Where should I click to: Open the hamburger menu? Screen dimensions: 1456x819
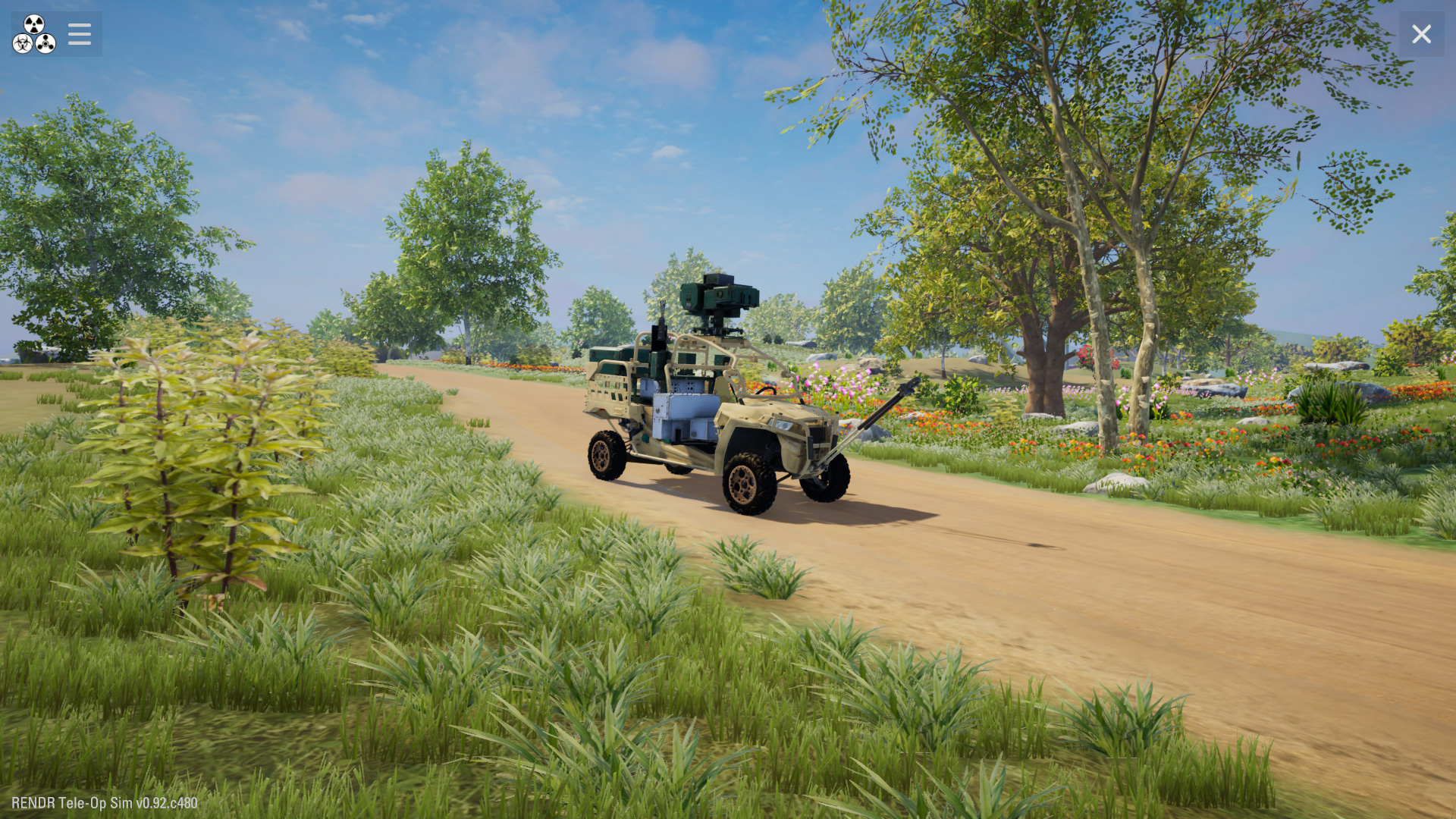pyautogui.click(x=79, y=34)
